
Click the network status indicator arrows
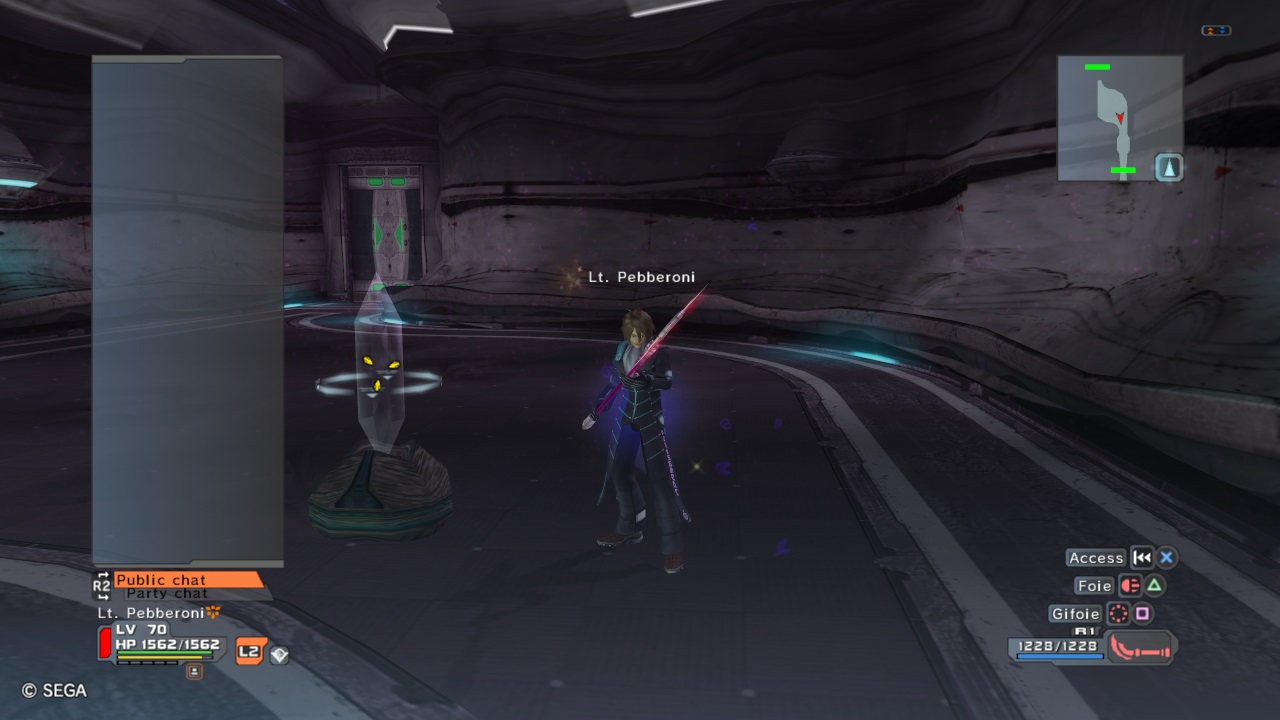click(x=1216, y=31)
